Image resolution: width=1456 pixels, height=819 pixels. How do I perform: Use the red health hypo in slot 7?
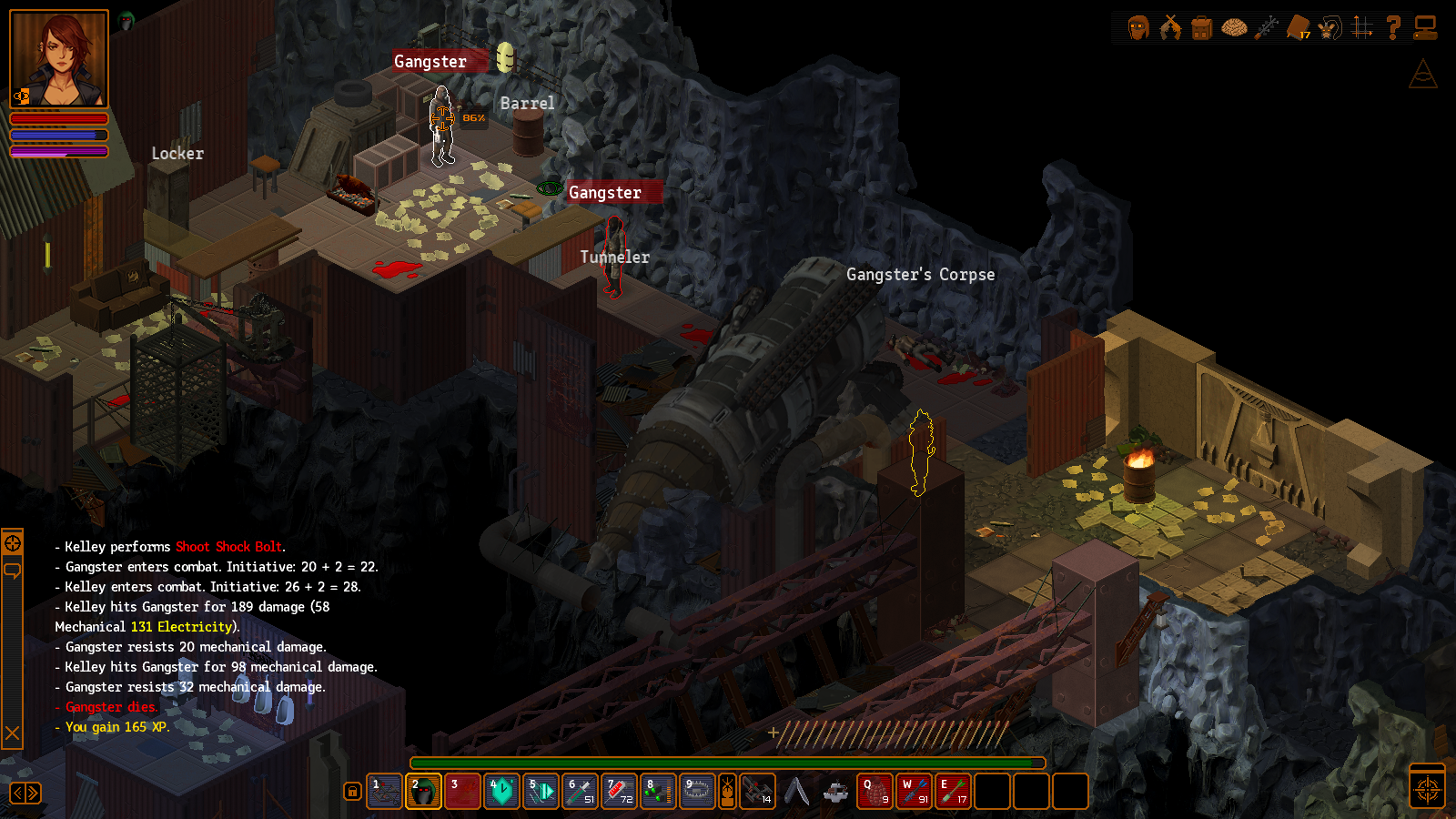click(620, 792)
